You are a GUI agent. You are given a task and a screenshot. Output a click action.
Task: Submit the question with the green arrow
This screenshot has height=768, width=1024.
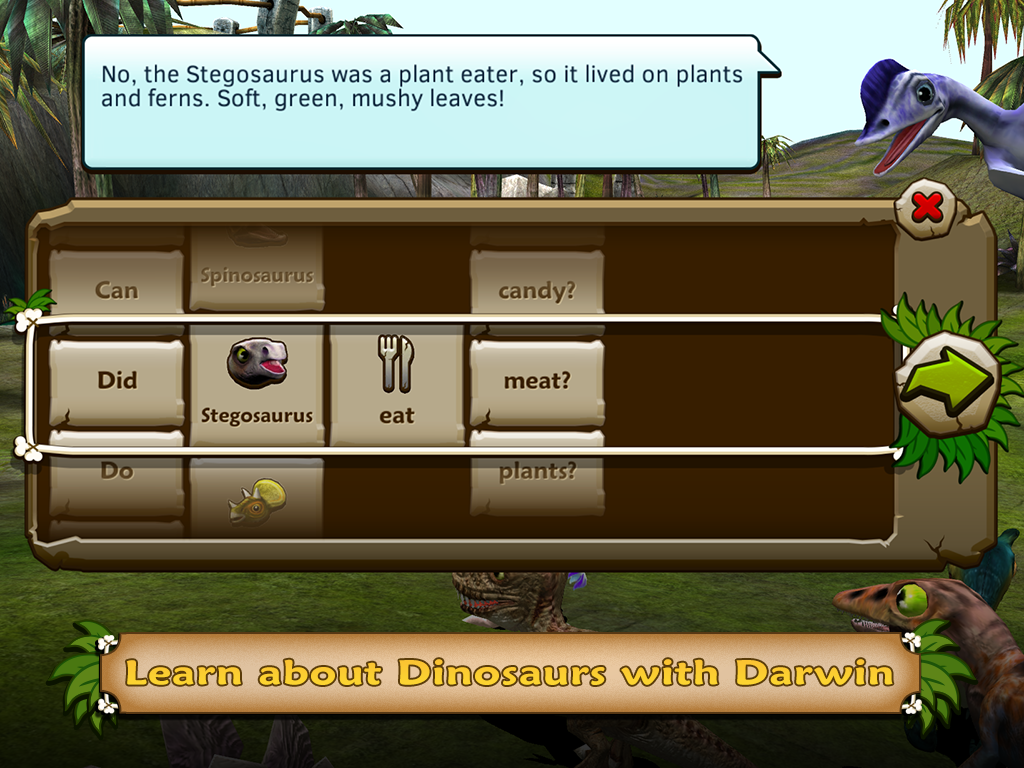point(946,382)
